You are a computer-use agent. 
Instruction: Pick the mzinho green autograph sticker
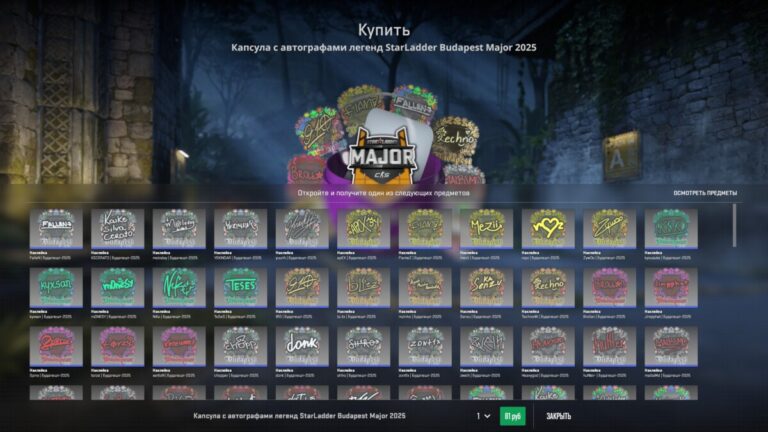(118, 286)
